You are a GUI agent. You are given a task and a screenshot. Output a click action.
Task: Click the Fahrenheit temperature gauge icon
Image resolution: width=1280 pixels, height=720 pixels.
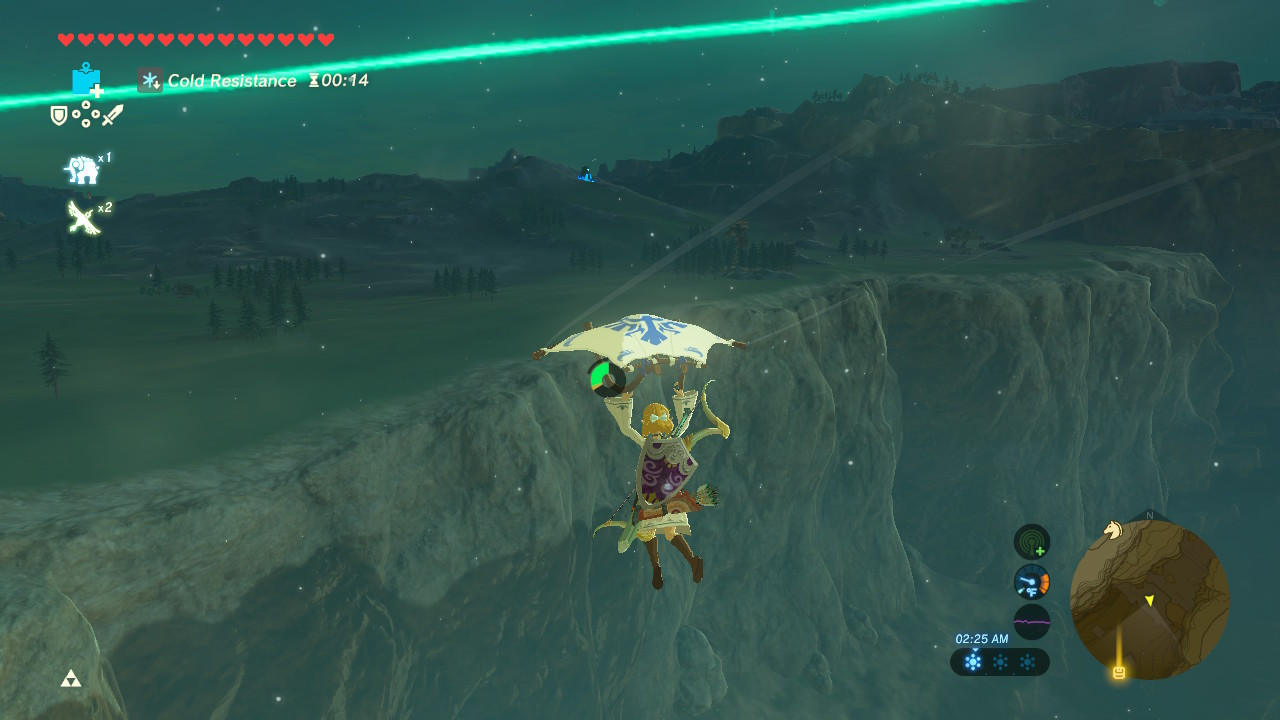point(1031,581)
